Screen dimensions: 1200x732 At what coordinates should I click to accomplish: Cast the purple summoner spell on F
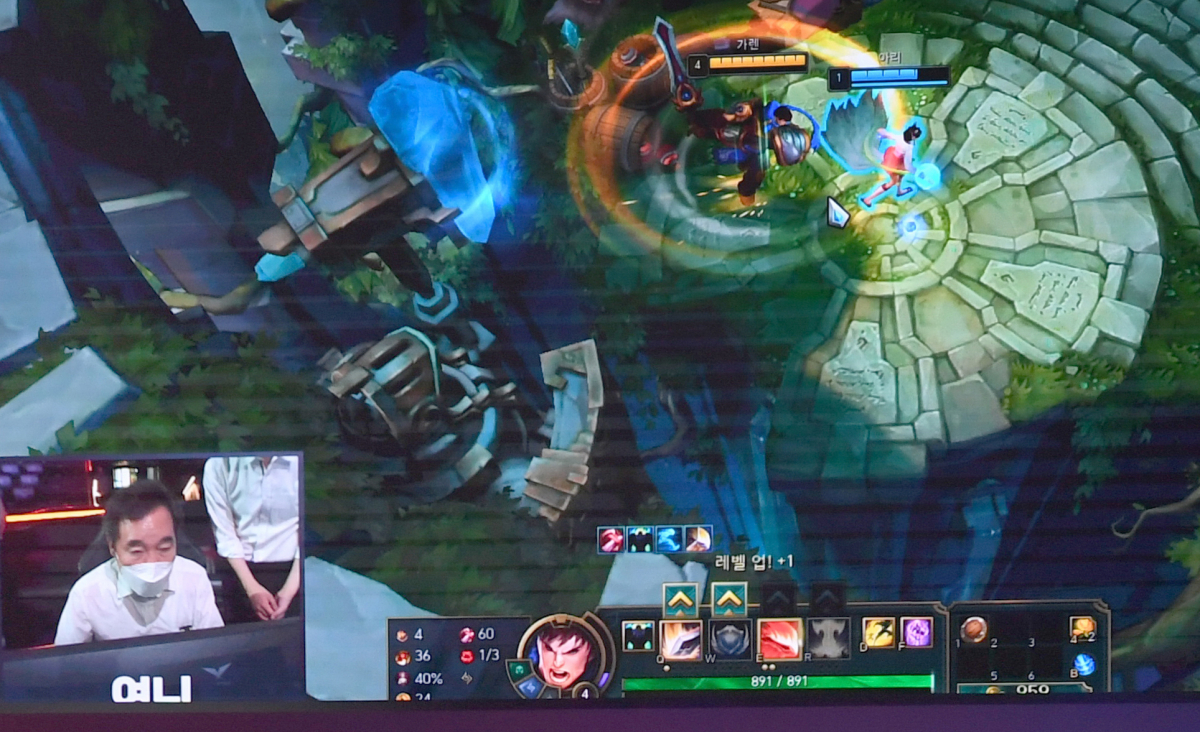pos(917,632)
